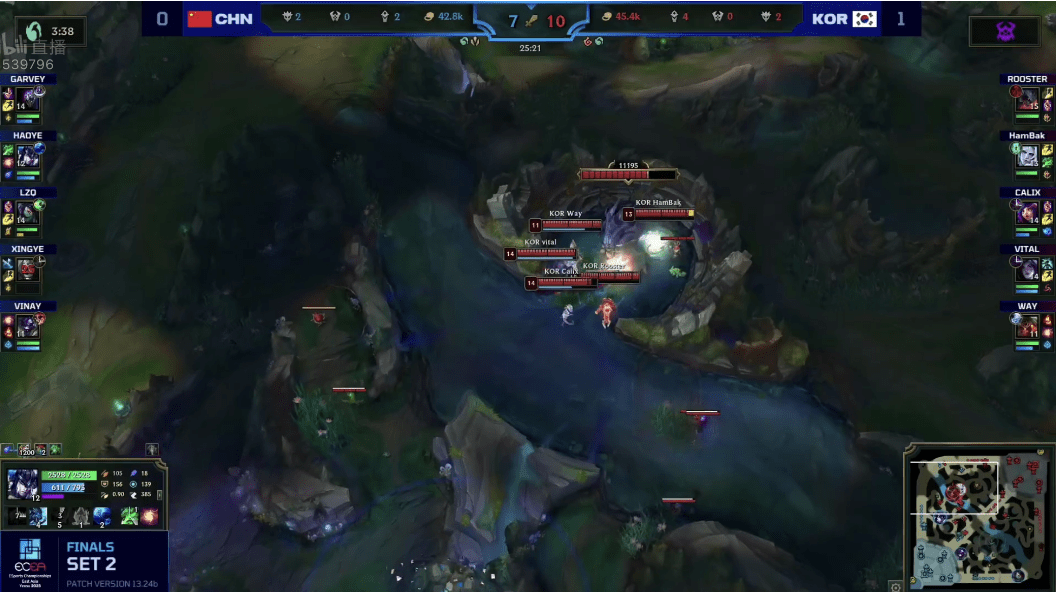Image resolution: width=1056 pixels, height=592 pixels.
Task: Select GARVEY's champion portrait
Action: coord(27,99)
